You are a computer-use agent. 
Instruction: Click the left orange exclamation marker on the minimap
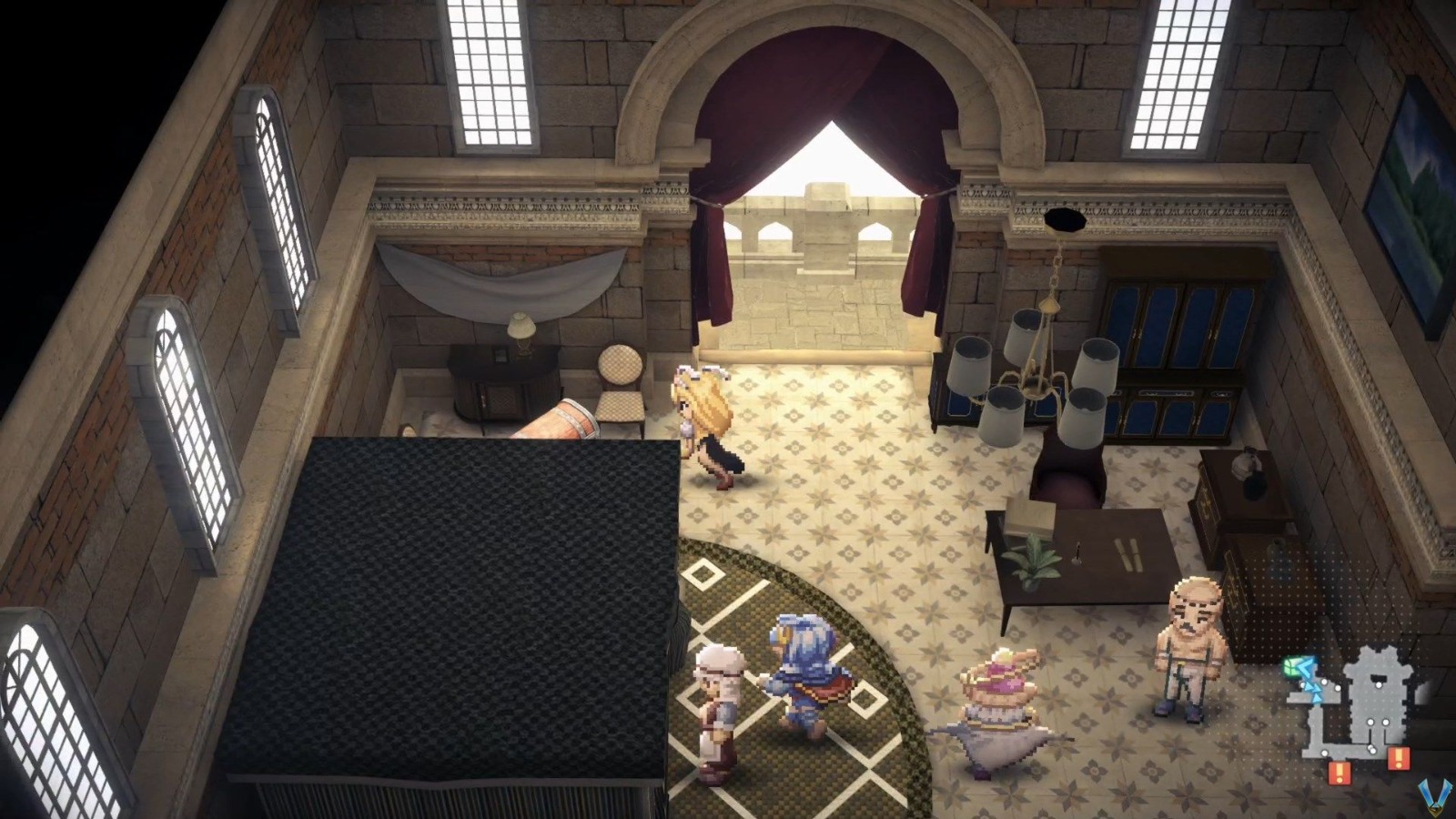pyautogui.click(x=1340, y=772)
